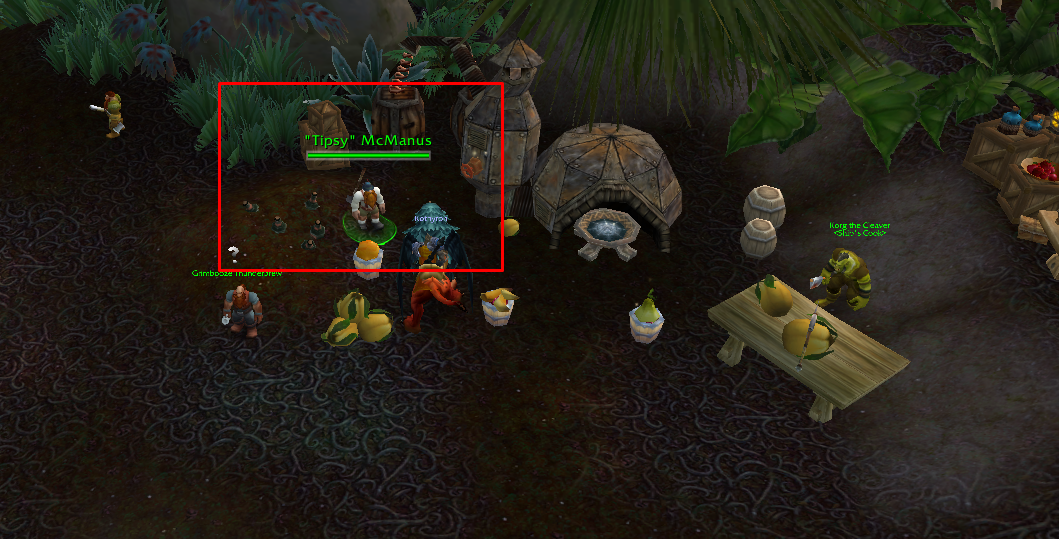Select the "Tipsy" McManus nameplate

coord(368,141)
